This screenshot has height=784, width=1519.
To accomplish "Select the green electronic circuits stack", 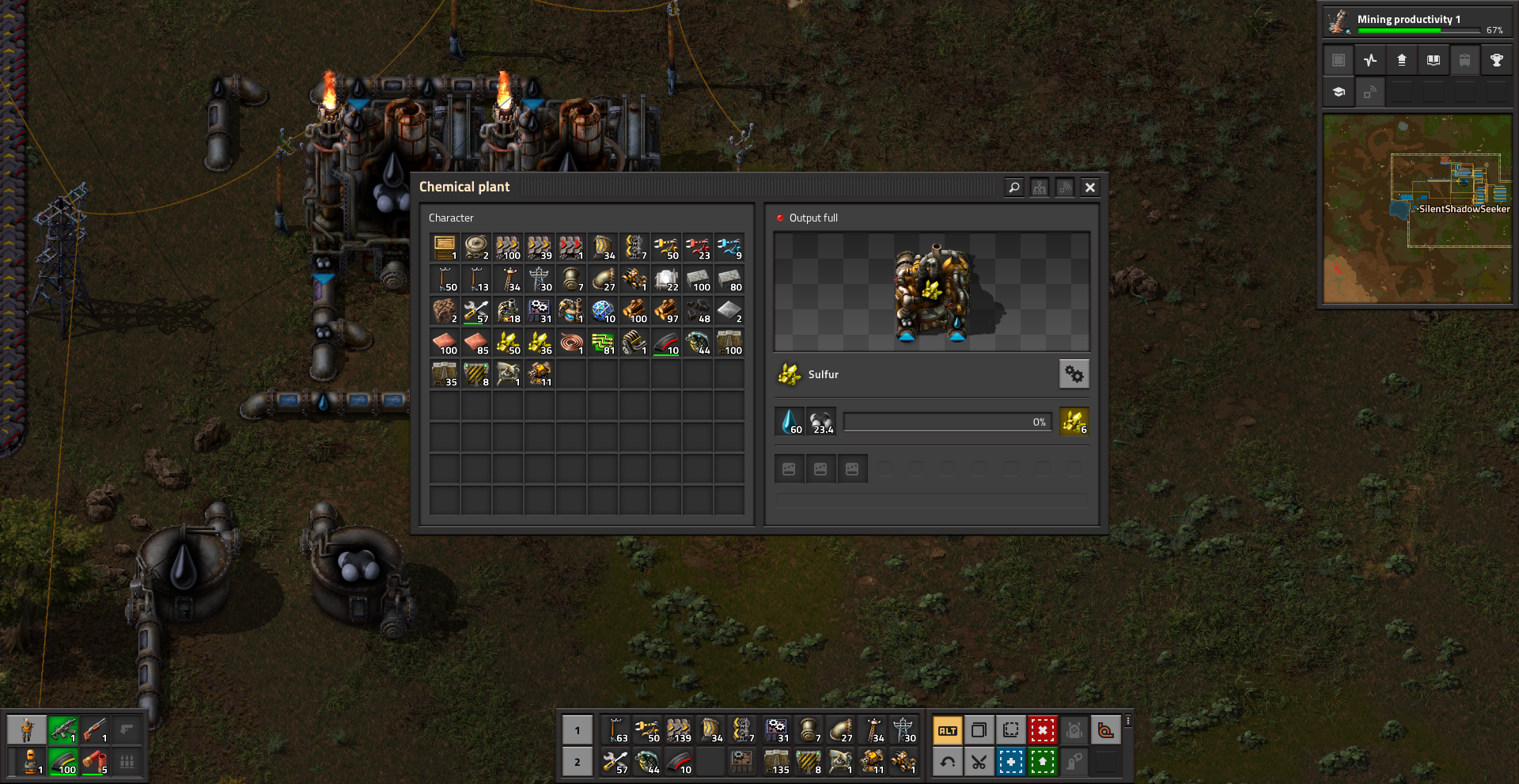I will pyautogui.click(x=603, y=343).
